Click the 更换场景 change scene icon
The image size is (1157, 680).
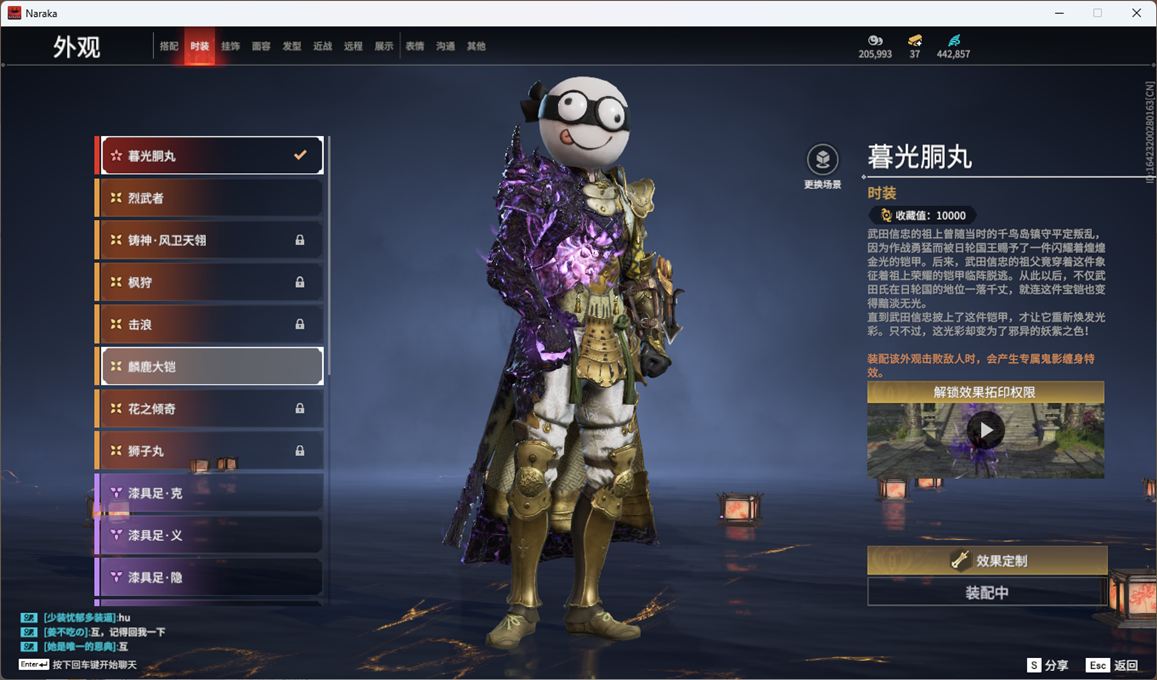pos(822,160)
